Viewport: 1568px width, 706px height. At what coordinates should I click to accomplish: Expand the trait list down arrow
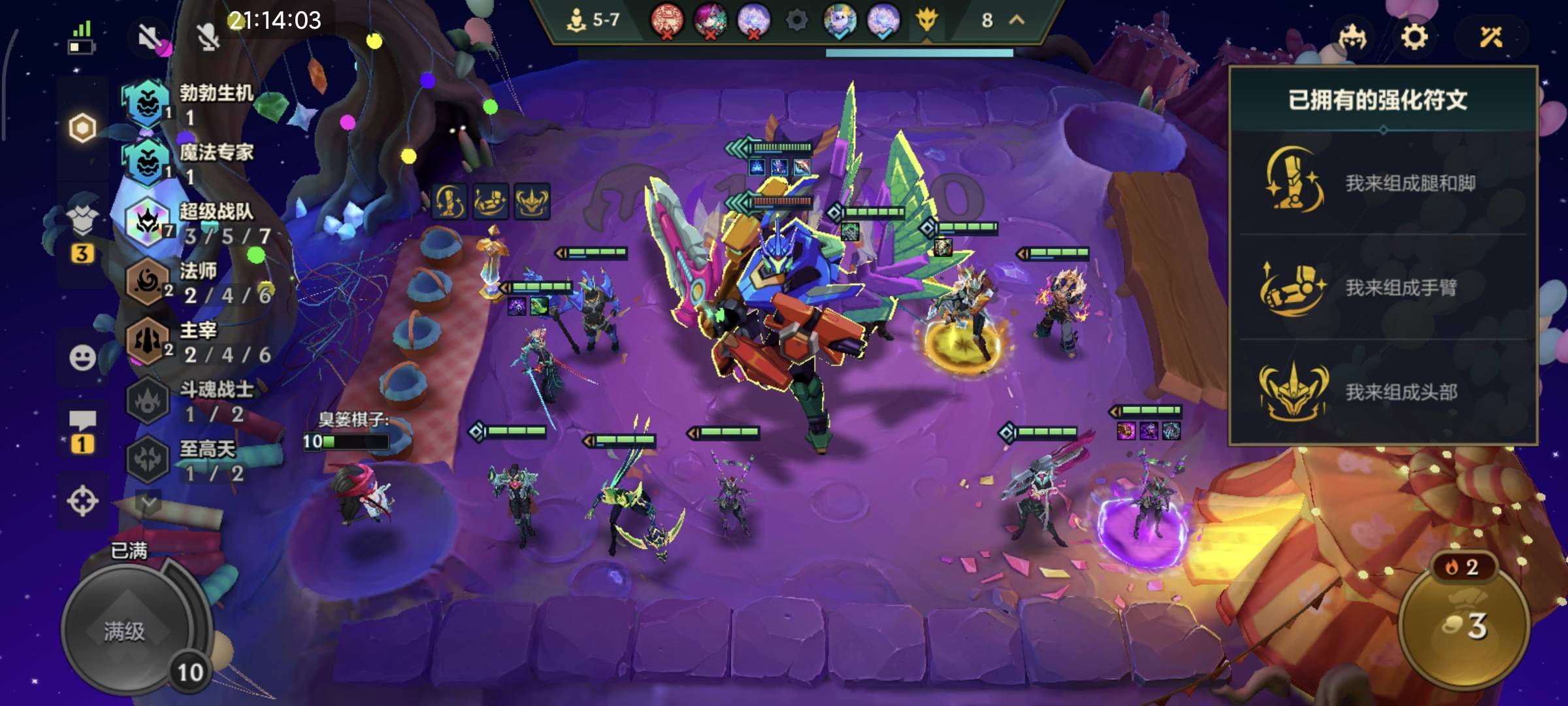pos(148,502)
